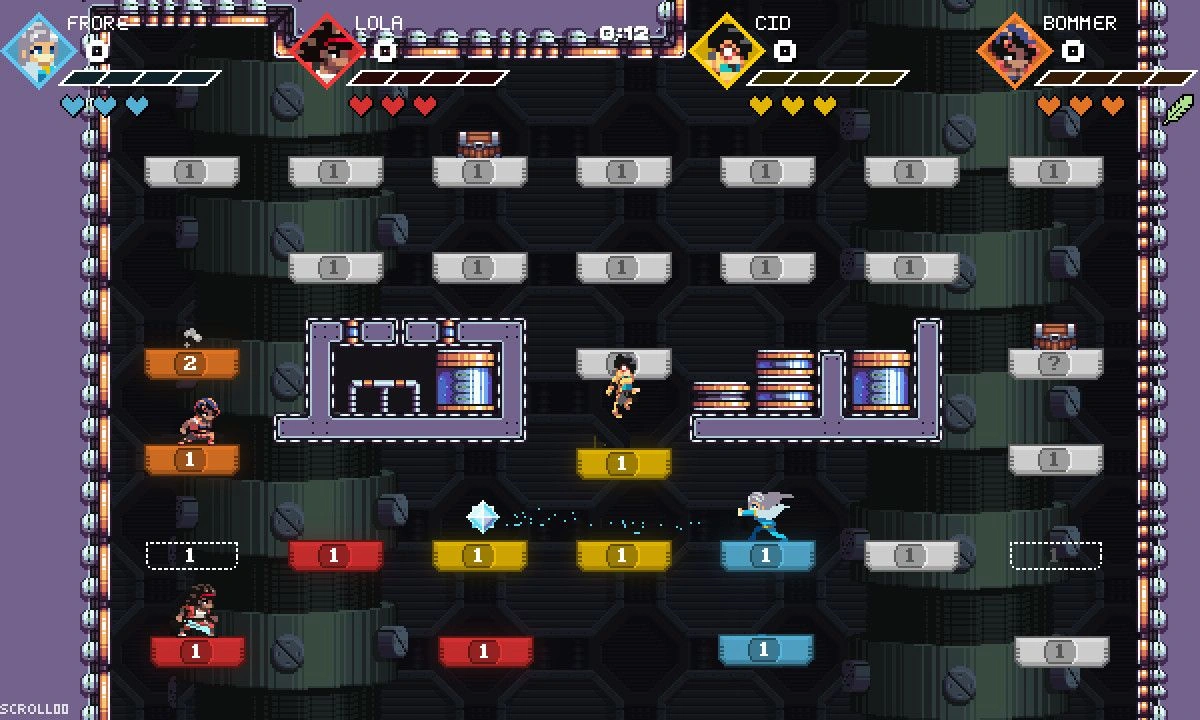The height and width of the screenshot is (720, 1200).
Task: Choose Cid's yellow diamond portrait
Action: [x=727, y=51]
